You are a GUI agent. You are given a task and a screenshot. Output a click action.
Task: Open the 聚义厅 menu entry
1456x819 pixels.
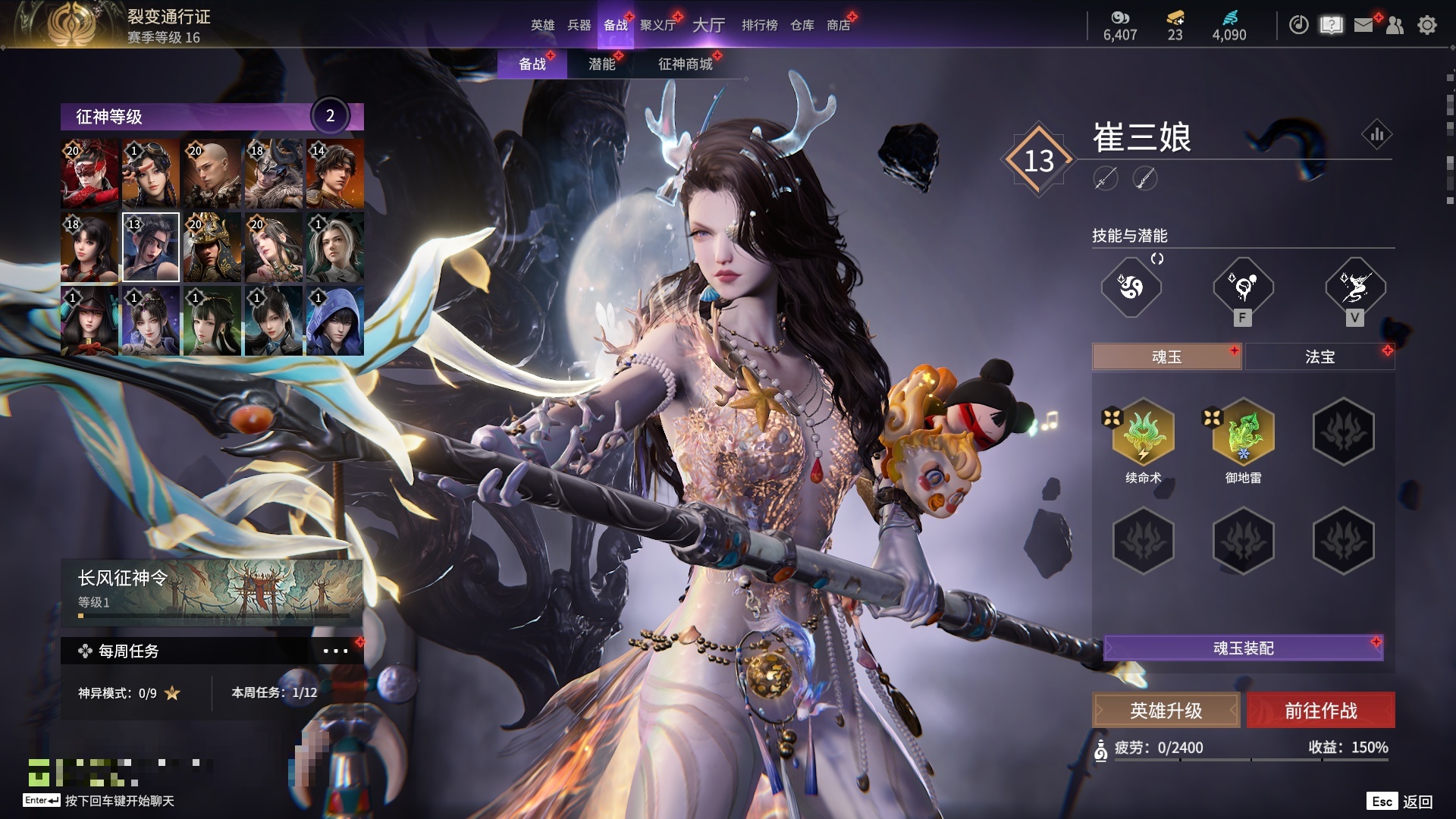[657, 25]
